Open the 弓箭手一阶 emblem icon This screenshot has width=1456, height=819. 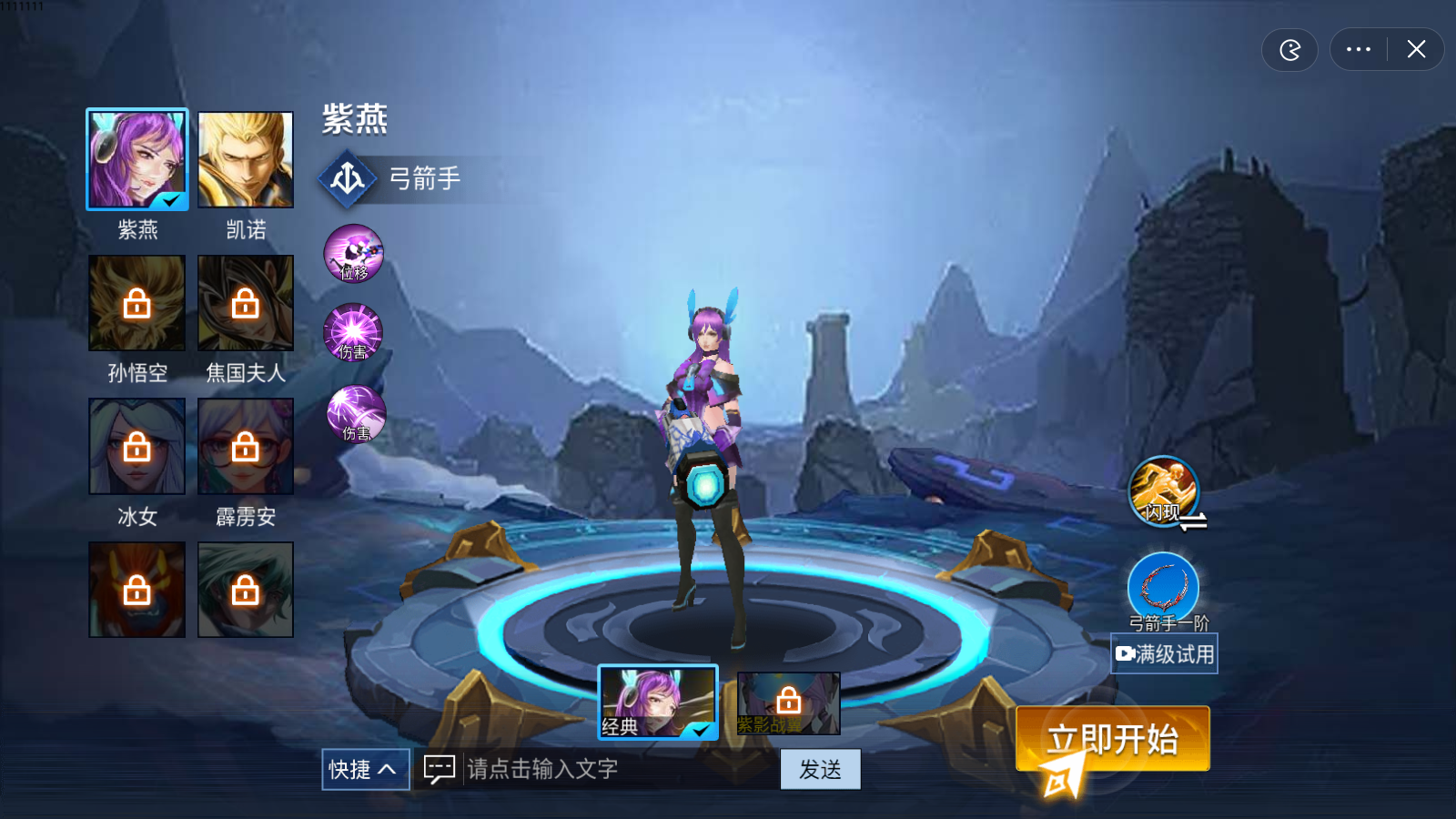[x=1165, y=587]
